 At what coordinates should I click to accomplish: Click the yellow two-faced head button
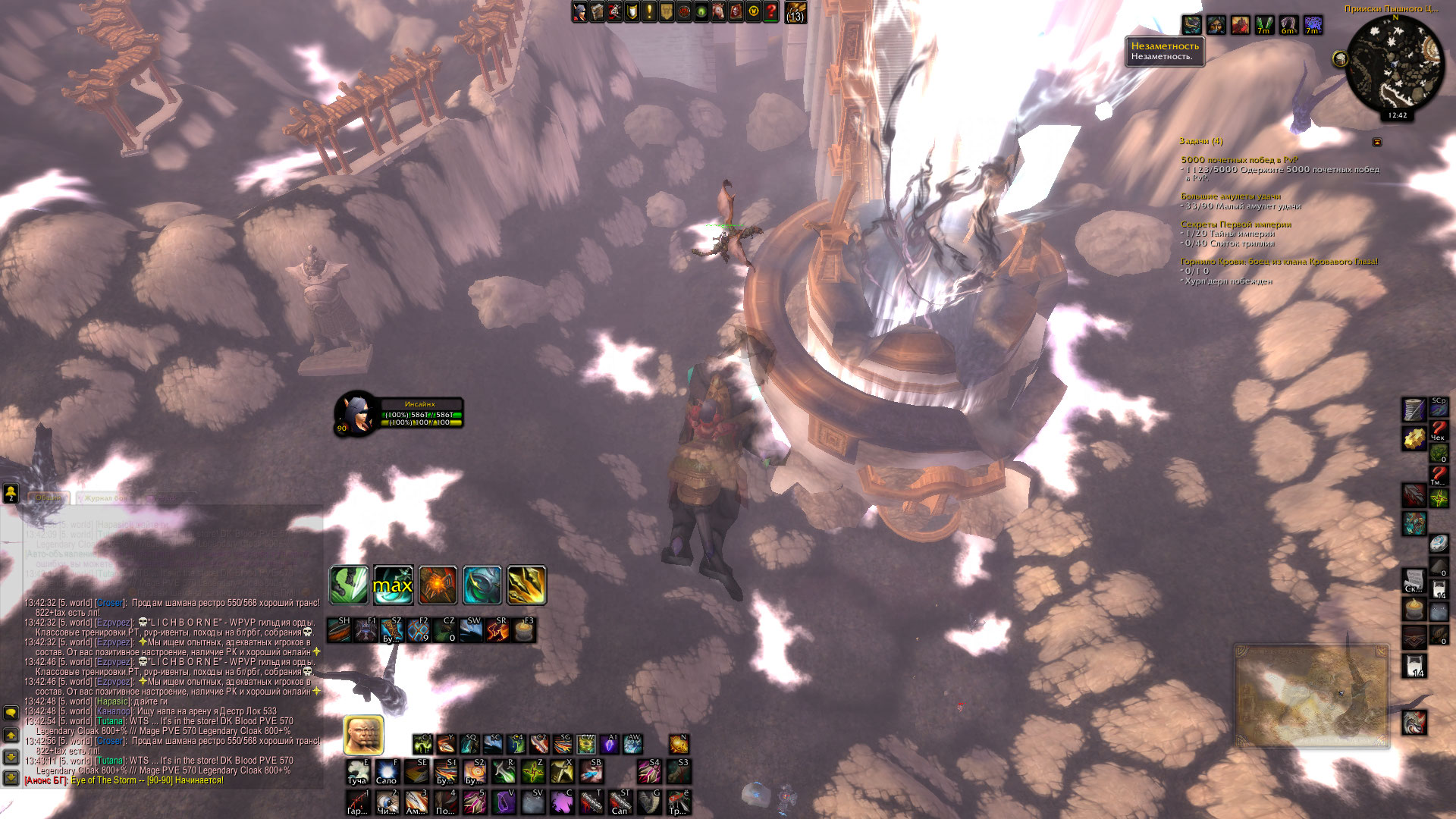click(363, 735)
